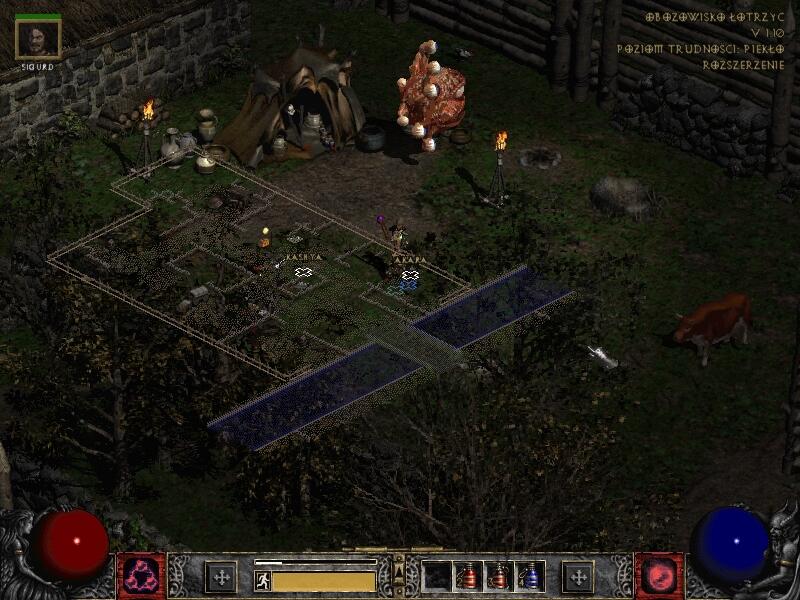
Task: Toggle the run/walk running figure button
Action: (x=263, y=580)
